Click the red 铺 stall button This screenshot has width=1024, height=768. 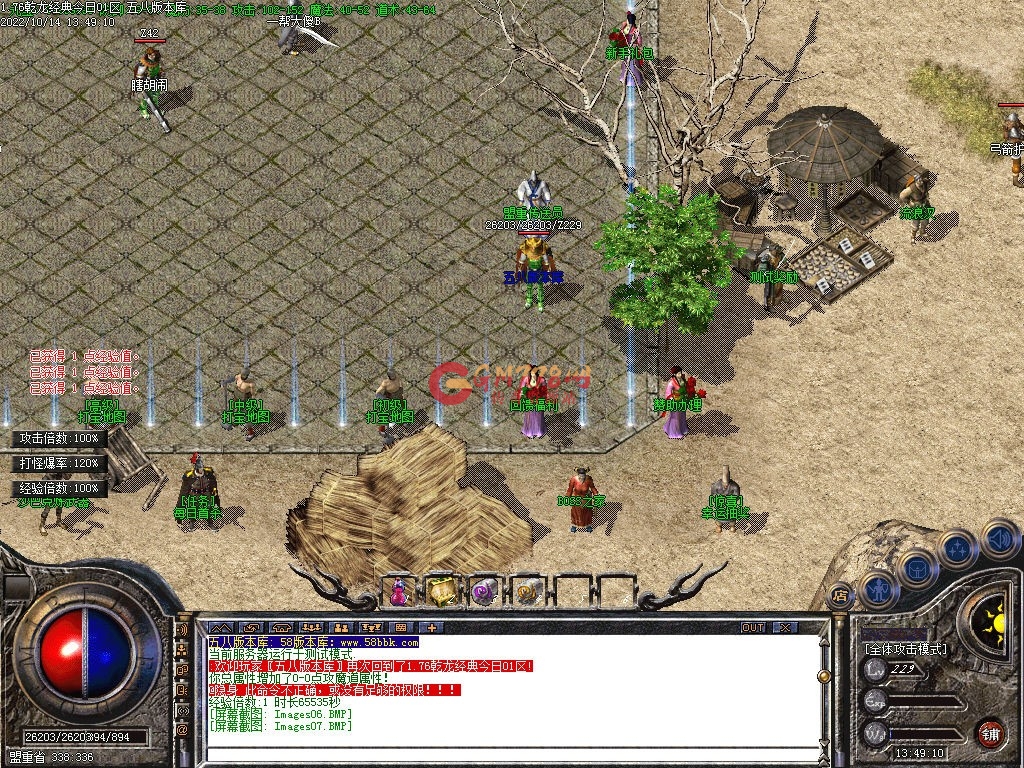[990, 732]
